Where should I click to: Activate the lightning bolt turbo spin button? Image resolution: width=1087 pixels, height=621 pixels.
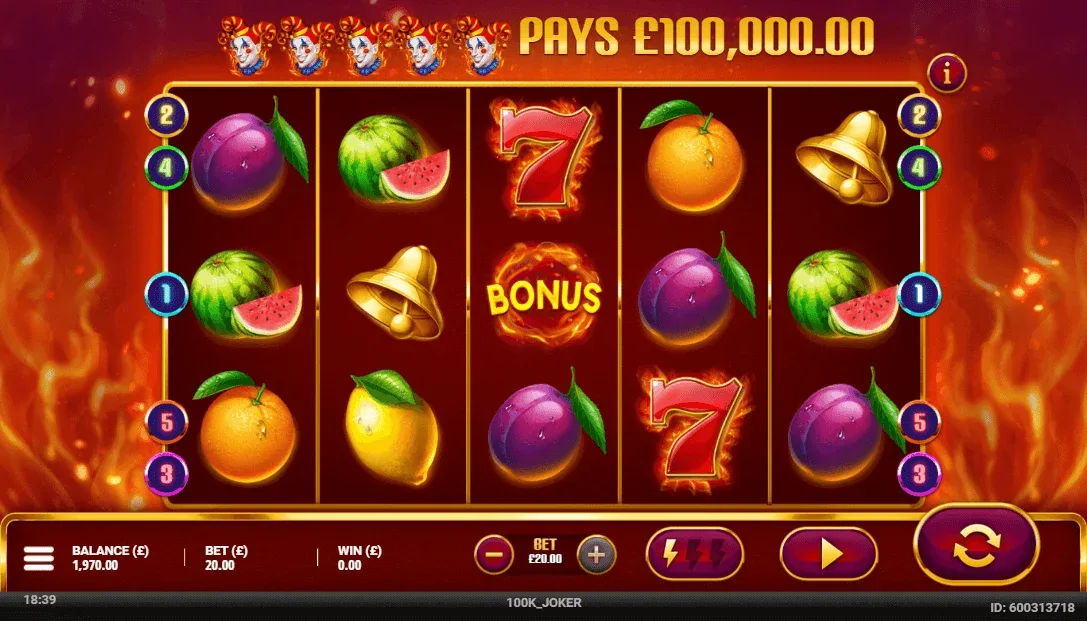pyautogui.click(x=695, y=554)
